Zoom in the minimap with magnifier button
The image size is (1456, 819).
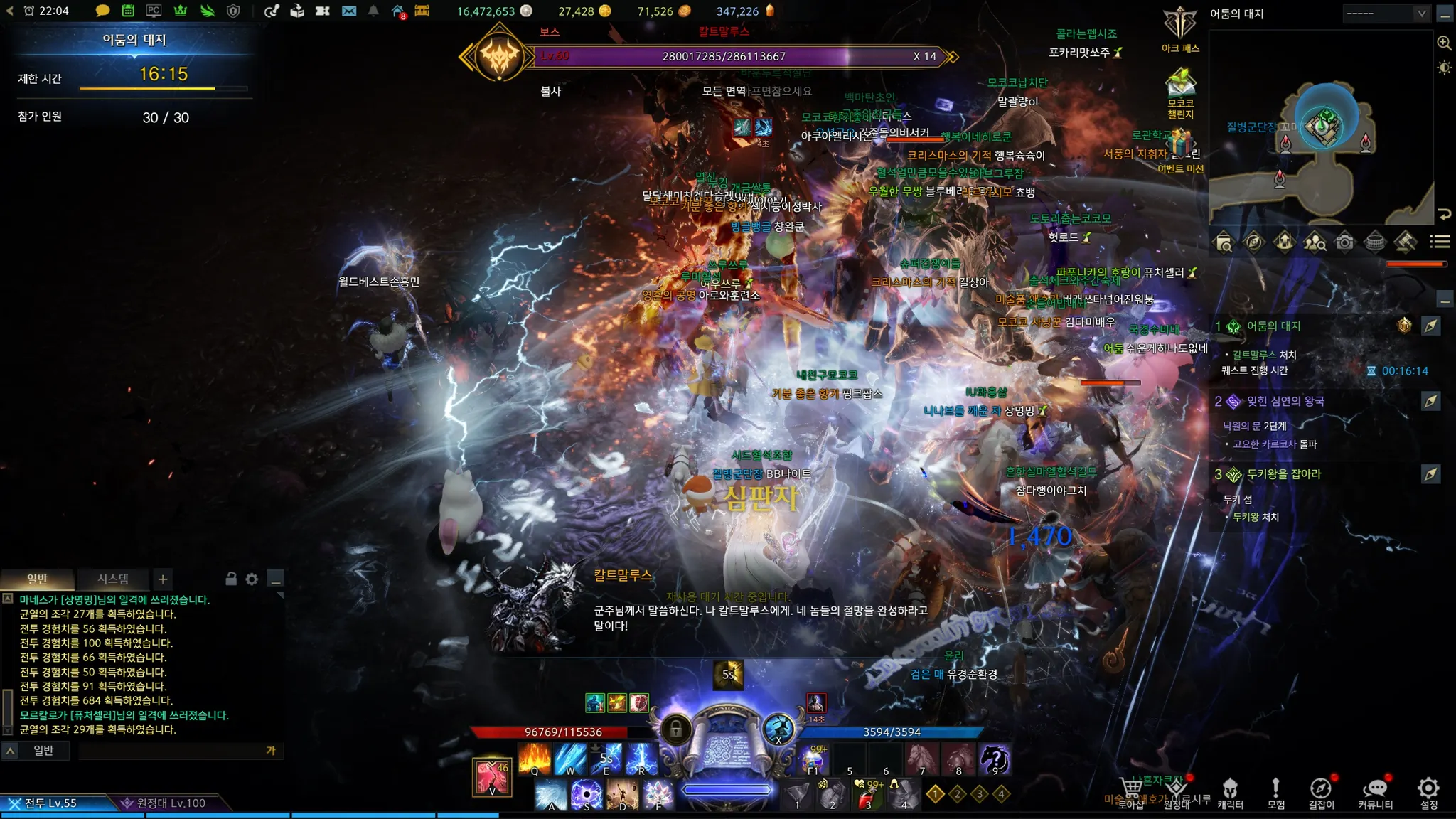1444,43
